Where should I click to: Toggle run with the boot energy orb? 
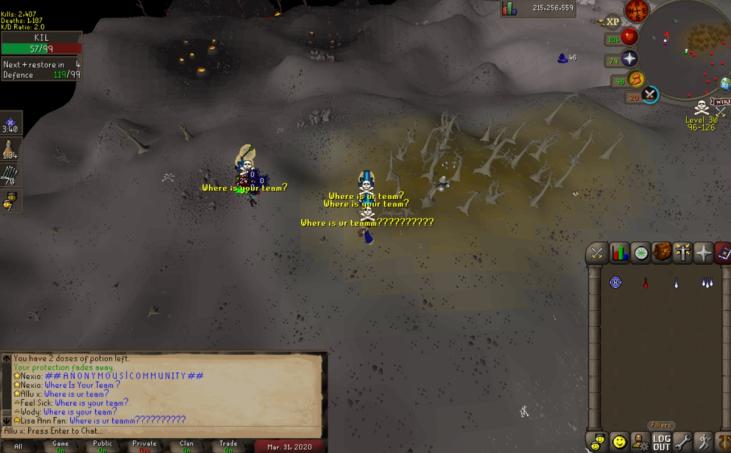click(636, 79)
